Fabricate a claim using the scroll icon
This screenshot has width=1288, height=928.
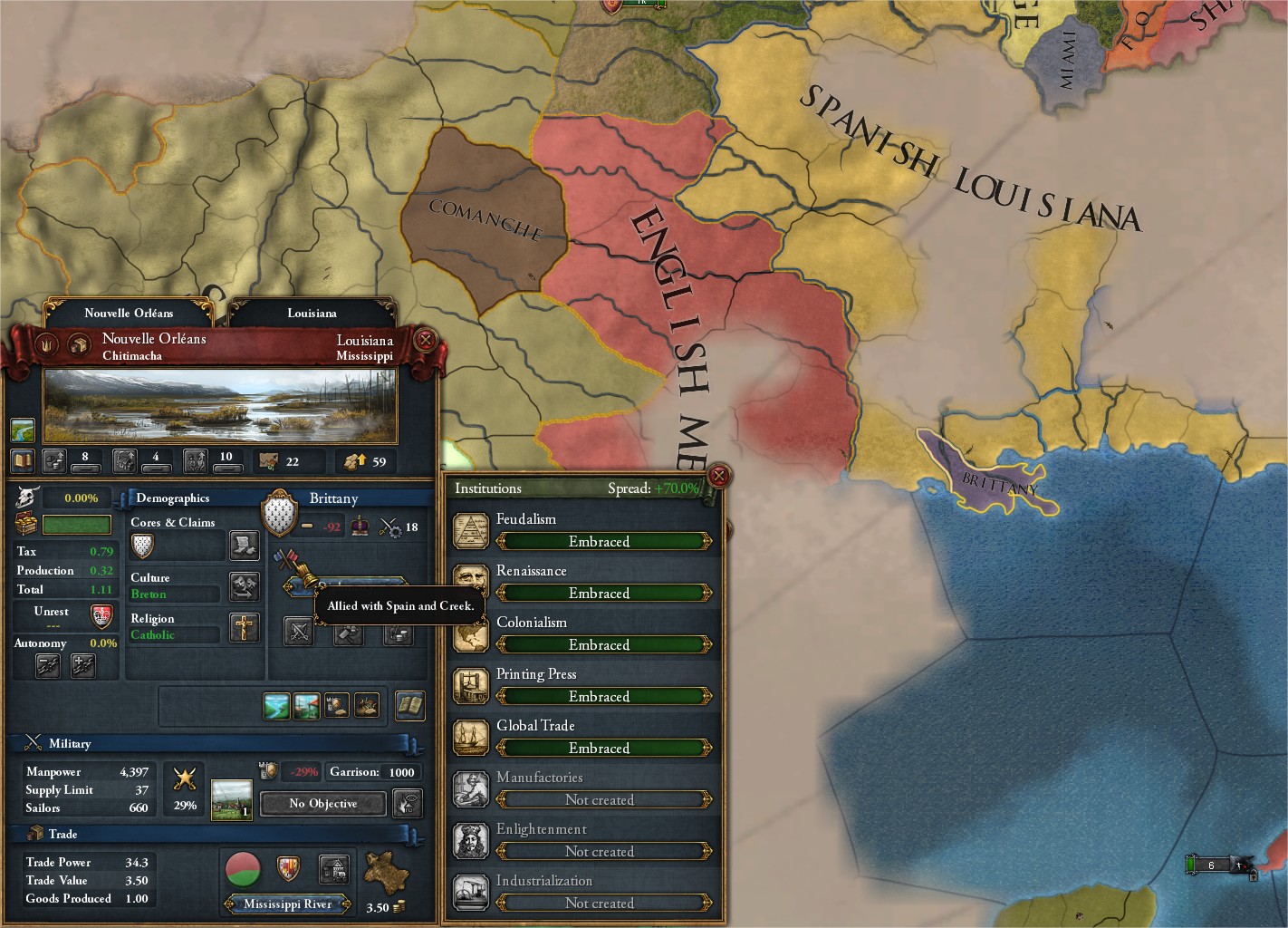[x=245, y=546]
